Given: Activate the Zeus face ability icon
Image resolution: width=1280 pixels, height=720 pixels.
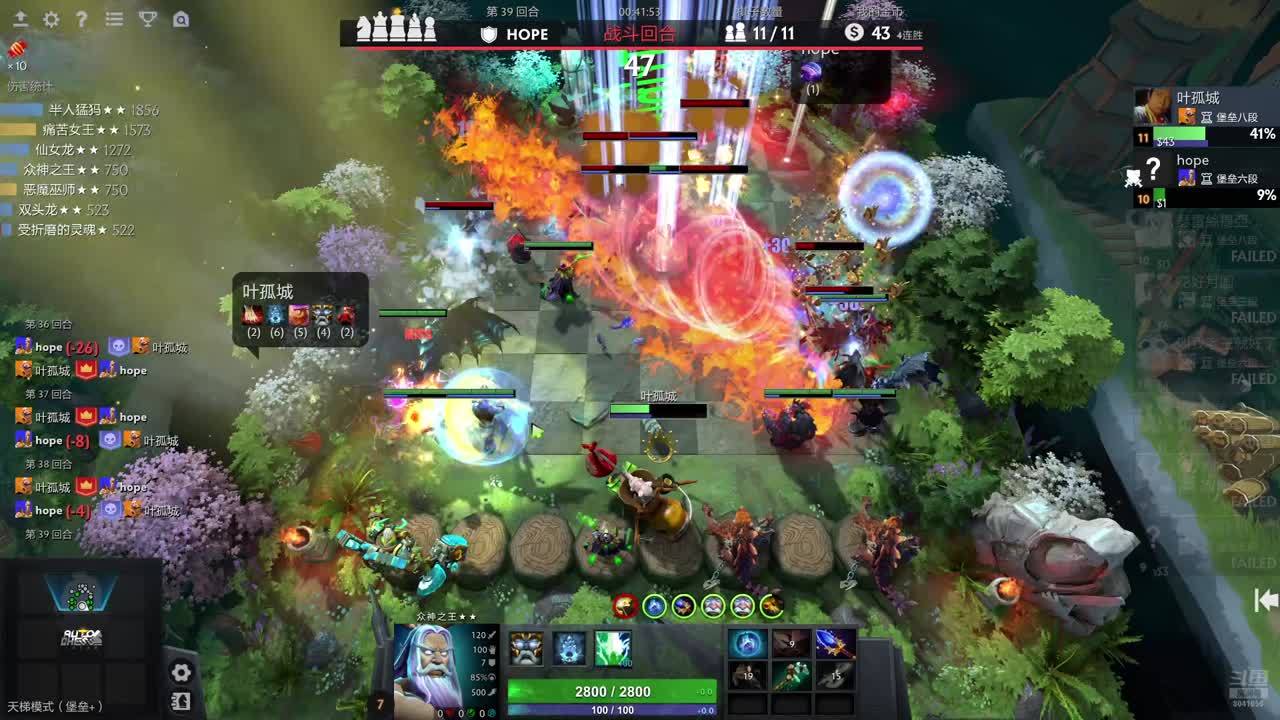Looking at the screenshot, I should pos(526,648).
